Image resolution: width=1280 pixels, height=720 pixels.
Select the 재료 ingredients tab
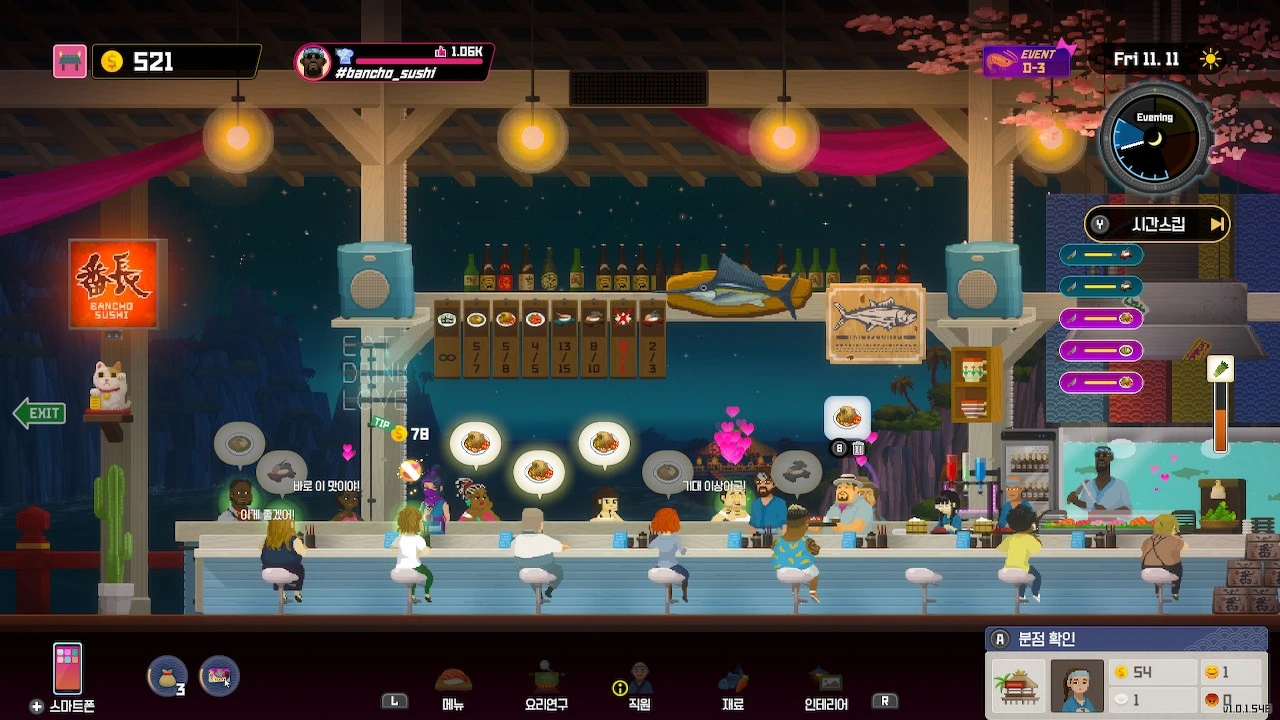(733, 688)
